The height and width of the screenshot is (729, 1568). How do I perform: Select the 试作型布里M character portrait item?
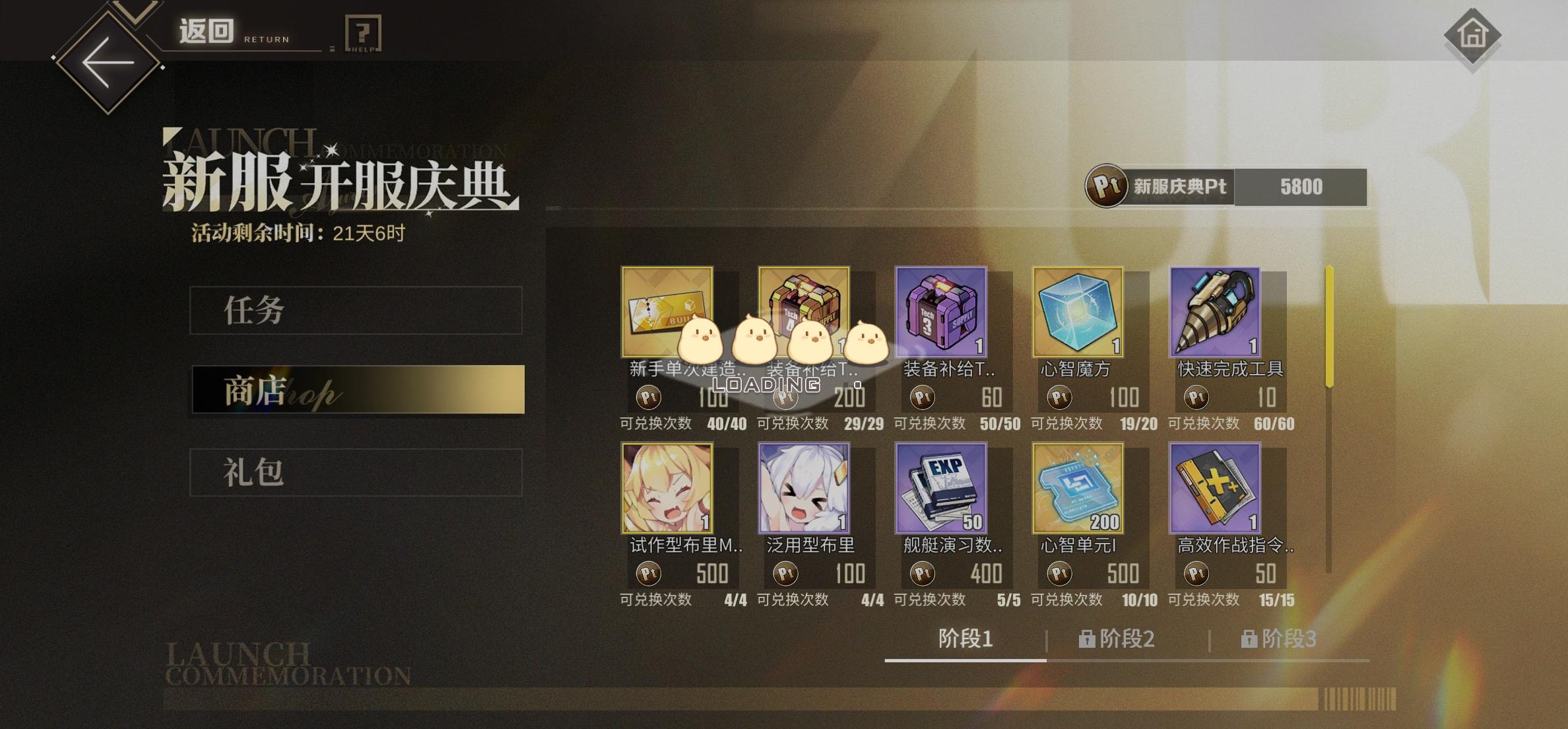point(668,489)
